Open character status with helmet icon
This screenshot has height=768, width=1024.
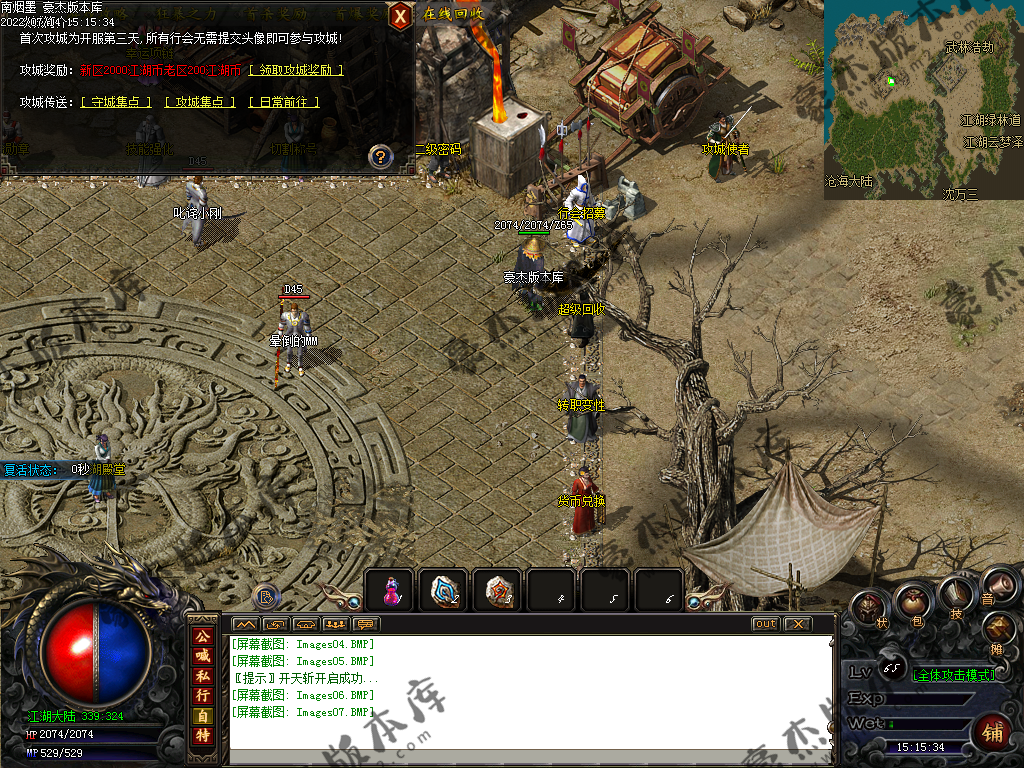click(x=870, y=608)
